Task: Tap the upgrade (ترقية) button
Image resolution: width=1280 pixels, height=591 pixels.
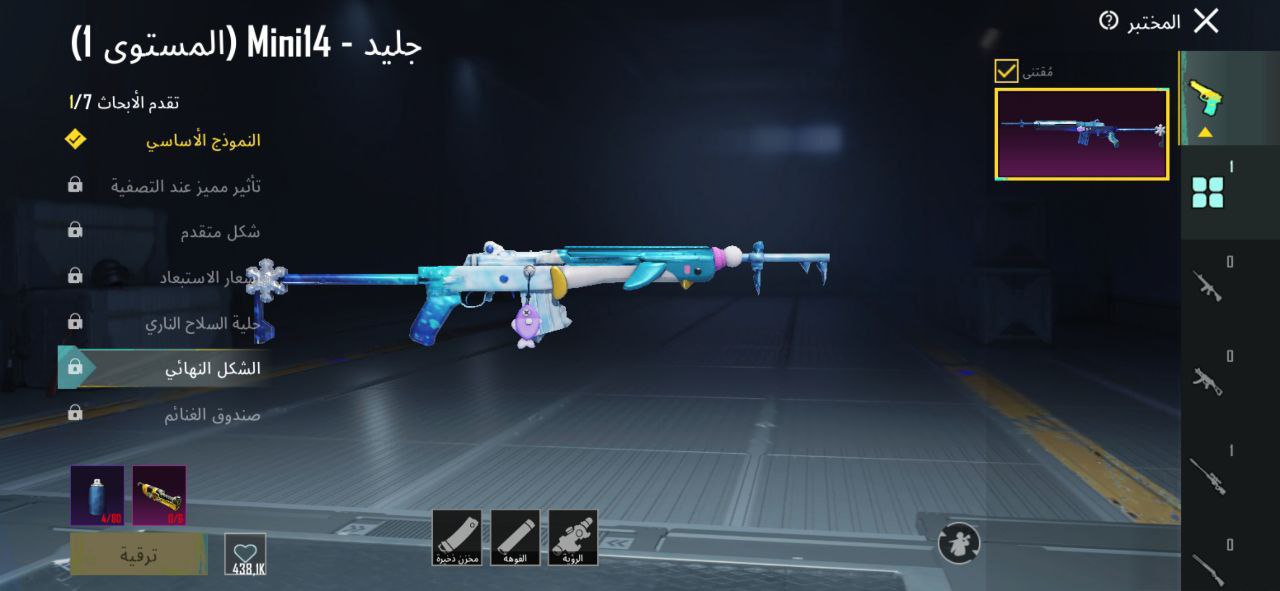Action: click(x=139, y=553)
